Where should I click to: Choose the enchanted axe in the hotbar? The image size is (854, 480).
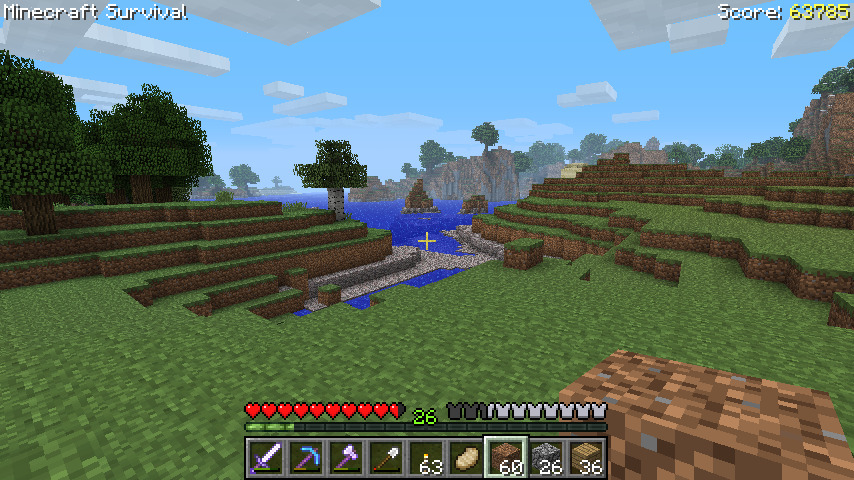coord(346,457)
